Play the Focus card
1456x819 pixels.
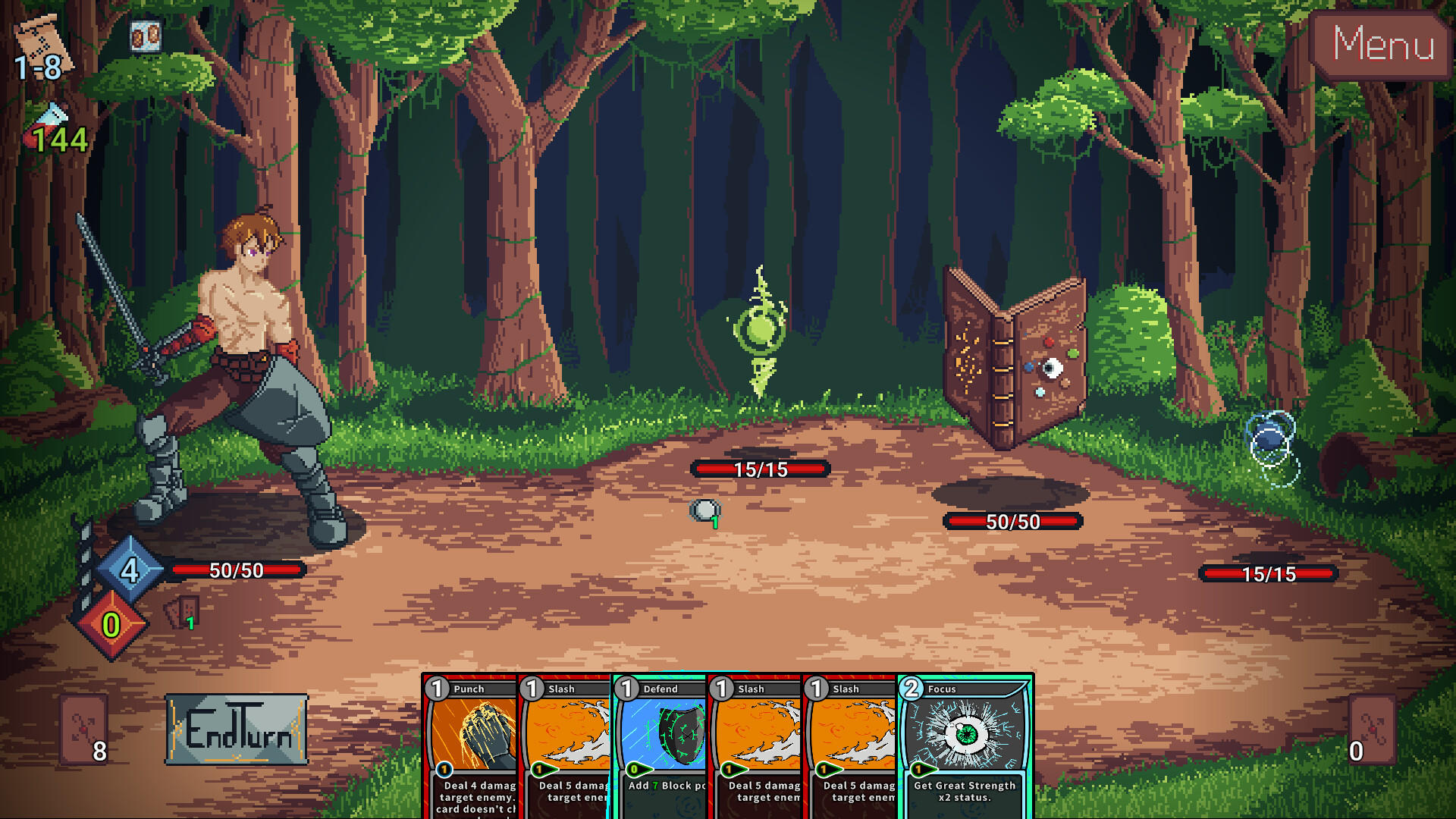(963, 739)
